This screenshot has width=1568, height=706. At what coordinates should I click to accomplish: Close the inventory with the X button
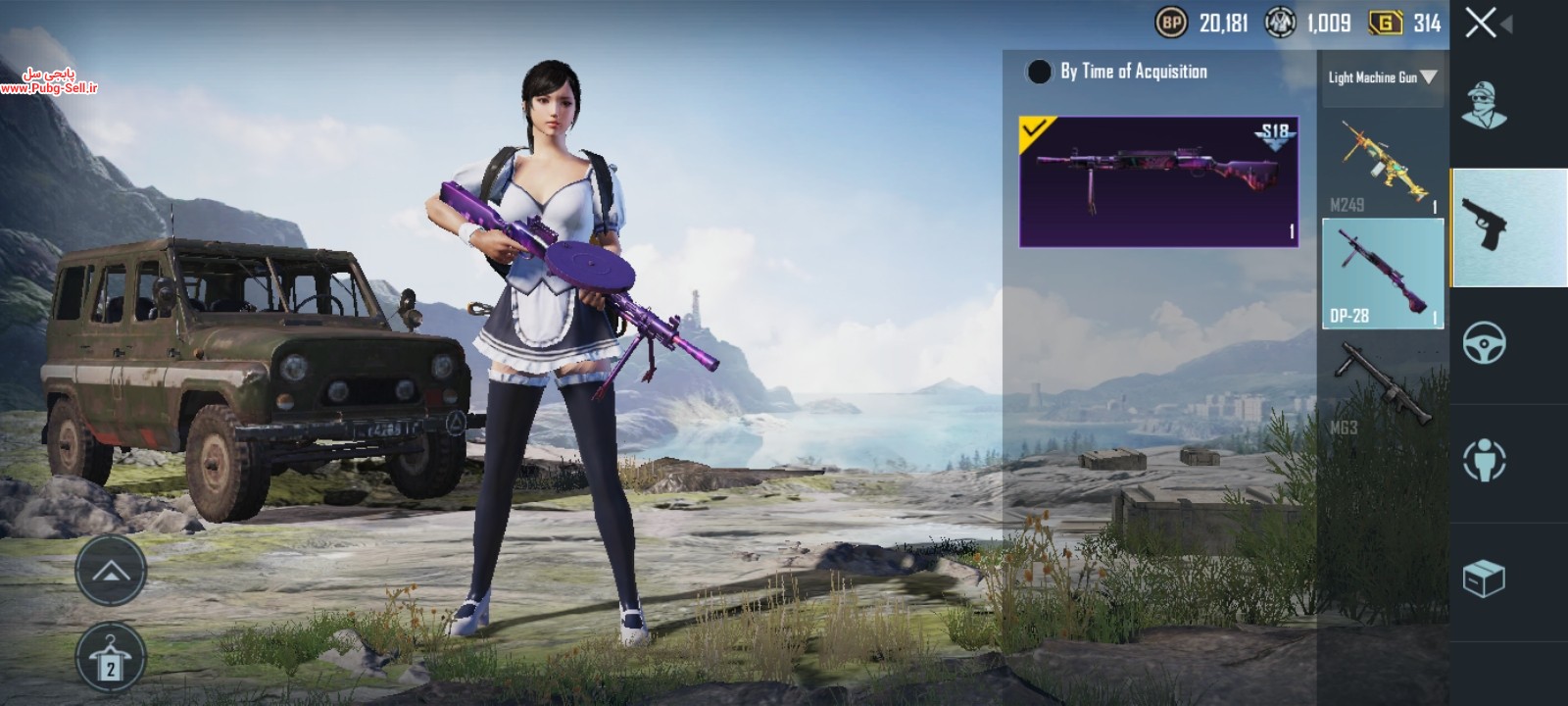click(x=1482, y=22)
